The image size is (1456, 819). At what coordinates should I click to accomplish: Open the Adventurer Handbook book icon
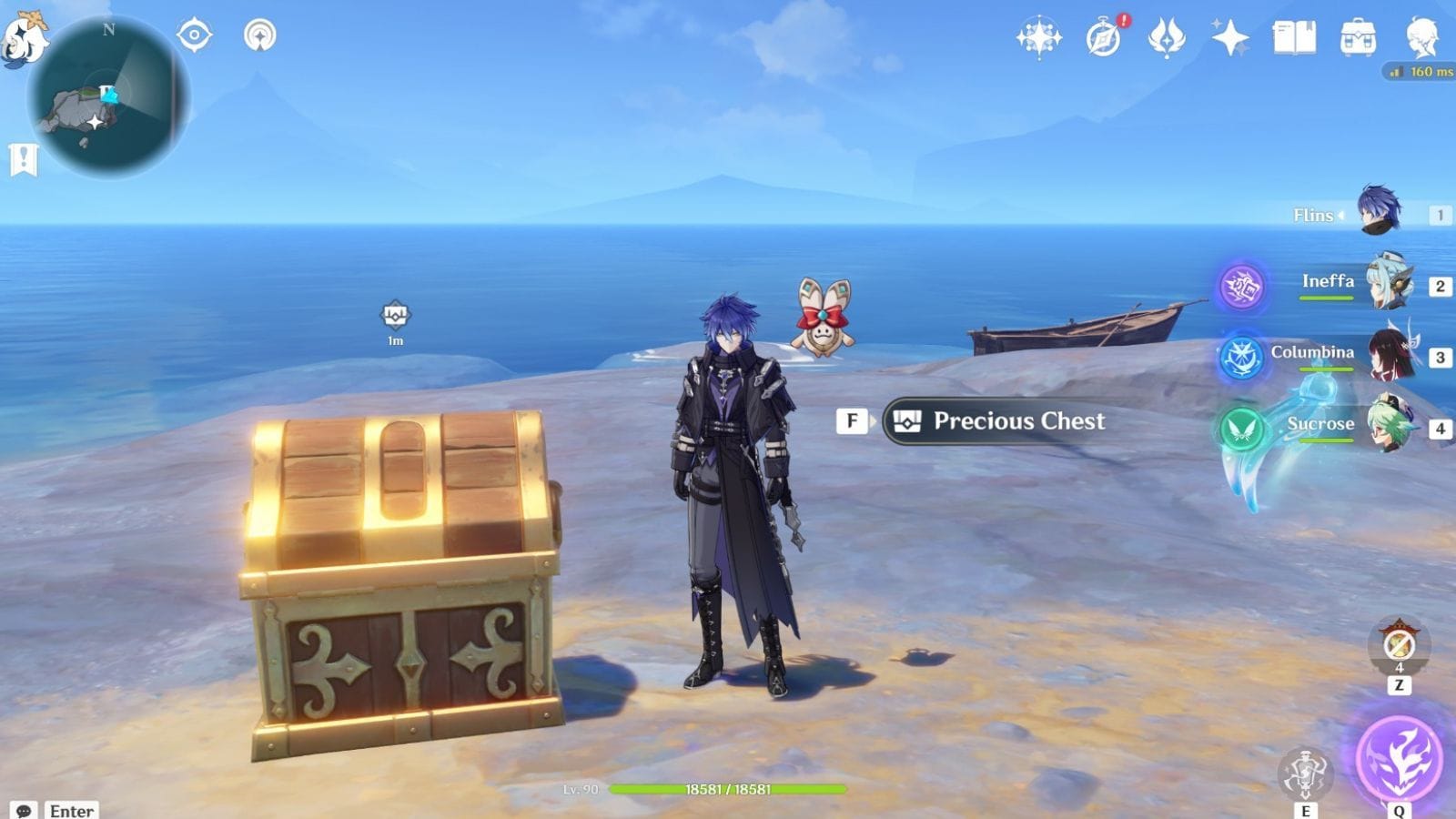tap(1296, 37)
